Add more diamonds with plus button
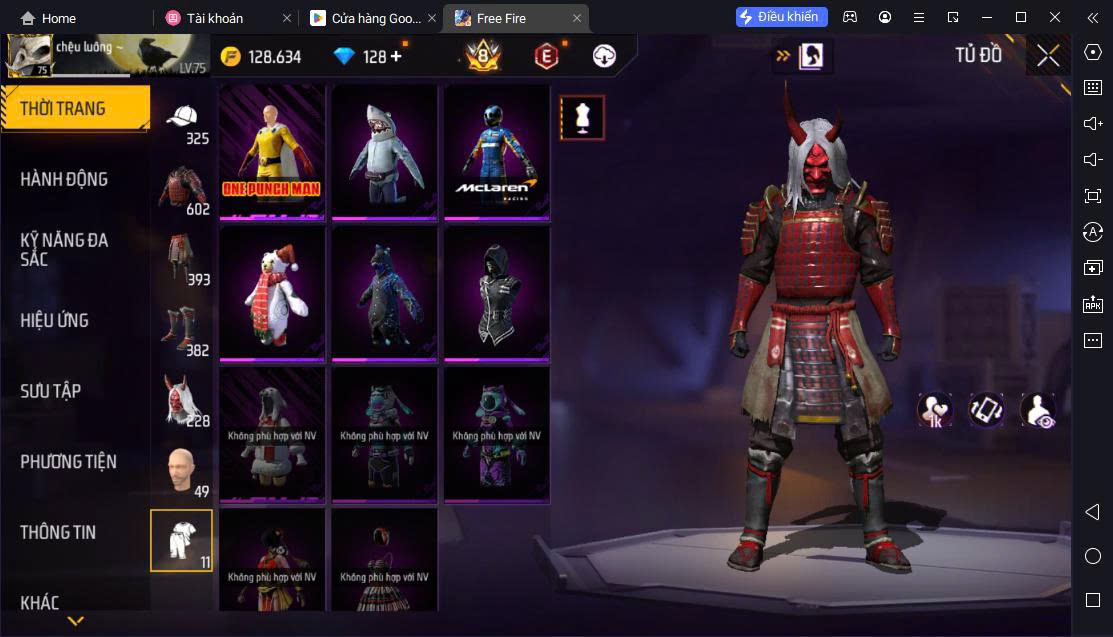1113x637 pixels. coord(396,56)
